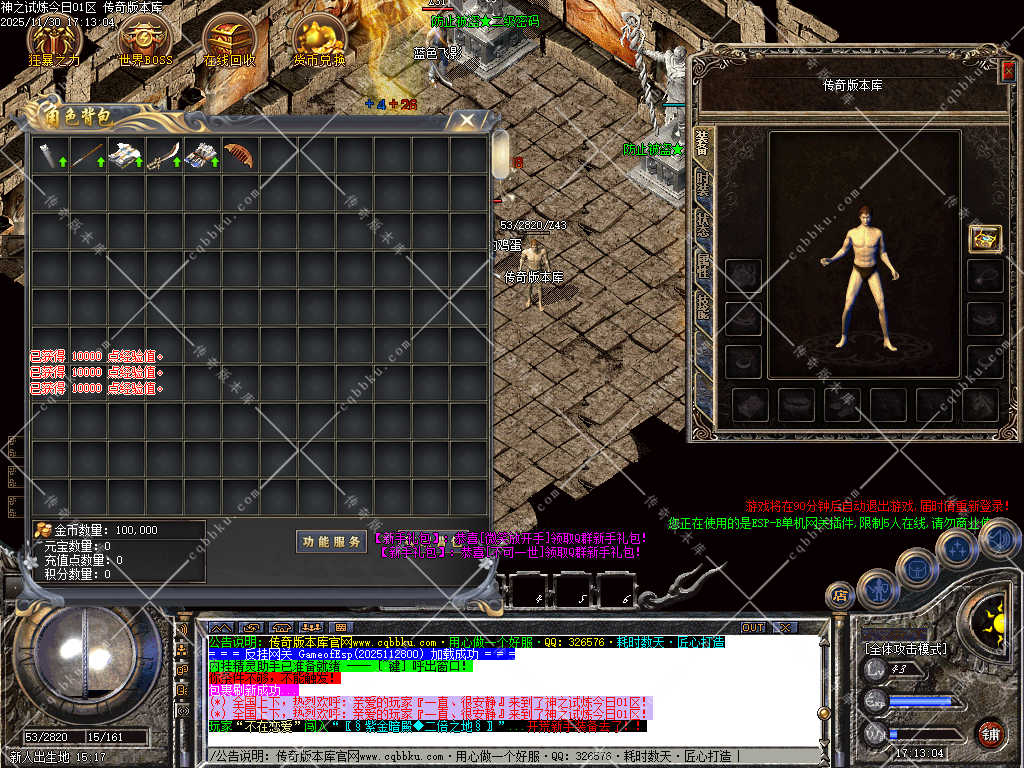Close the character equipment panel
Viewport: 1024px width, 768px height.
[1008, 70]
